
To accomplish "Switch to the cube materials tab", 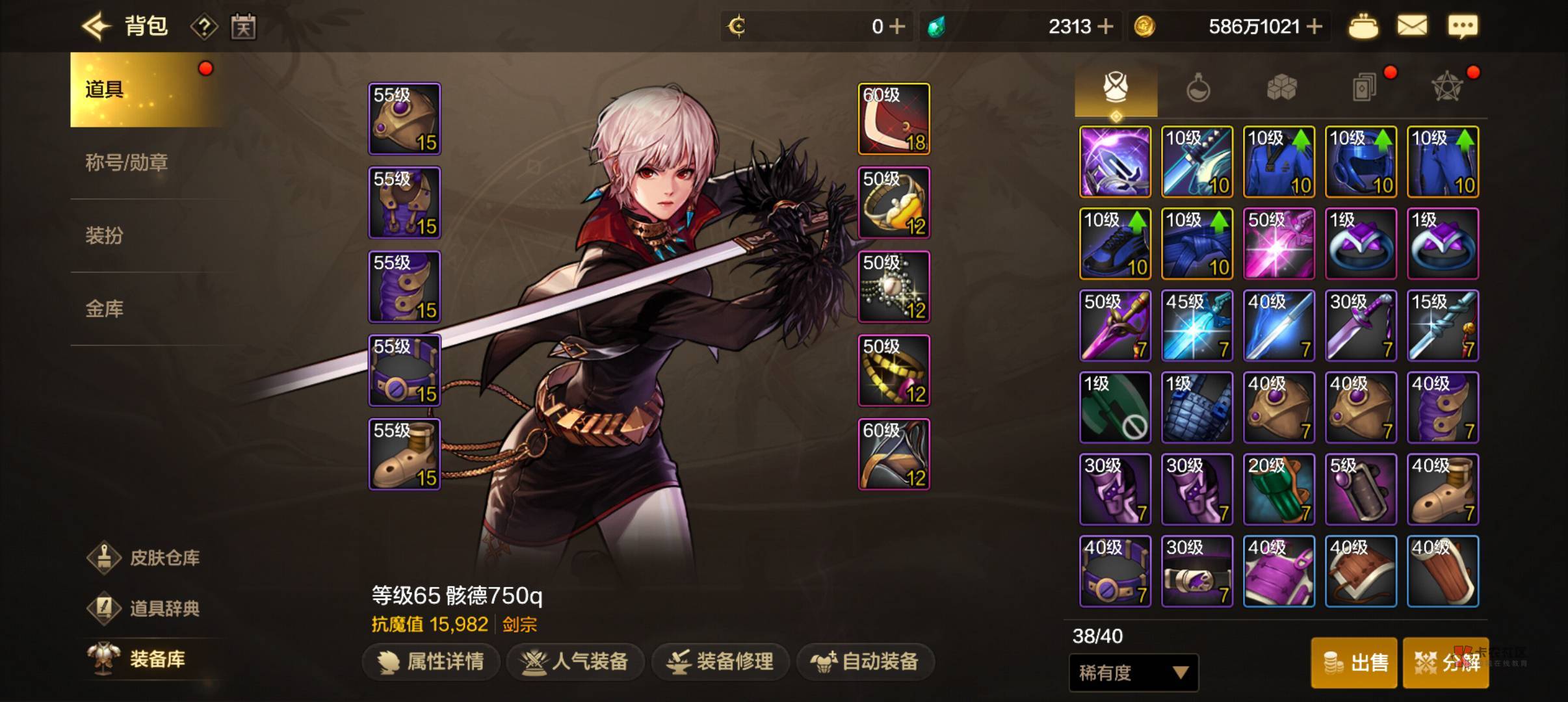I will (x=1281, y=88).
